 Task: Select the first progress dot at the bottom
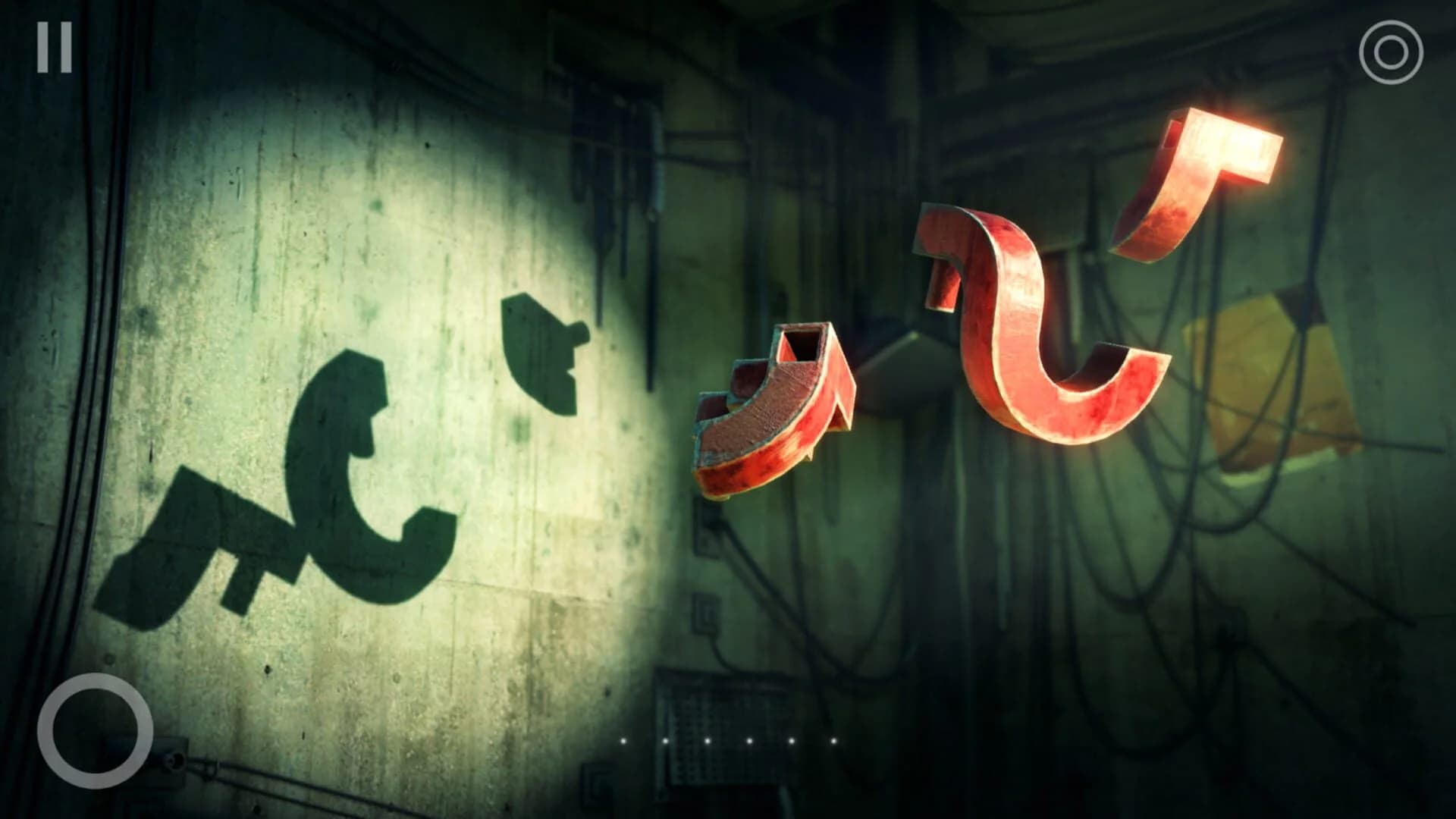click(623, 742)
